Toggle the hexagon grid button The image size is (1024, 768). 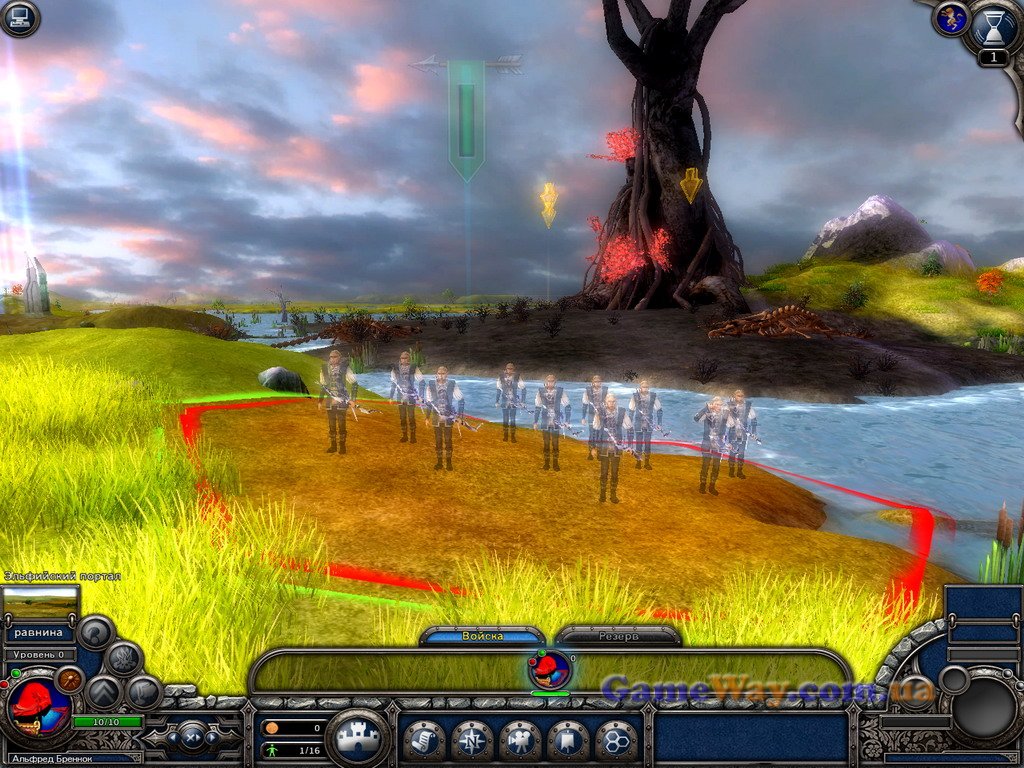[616, 741]
